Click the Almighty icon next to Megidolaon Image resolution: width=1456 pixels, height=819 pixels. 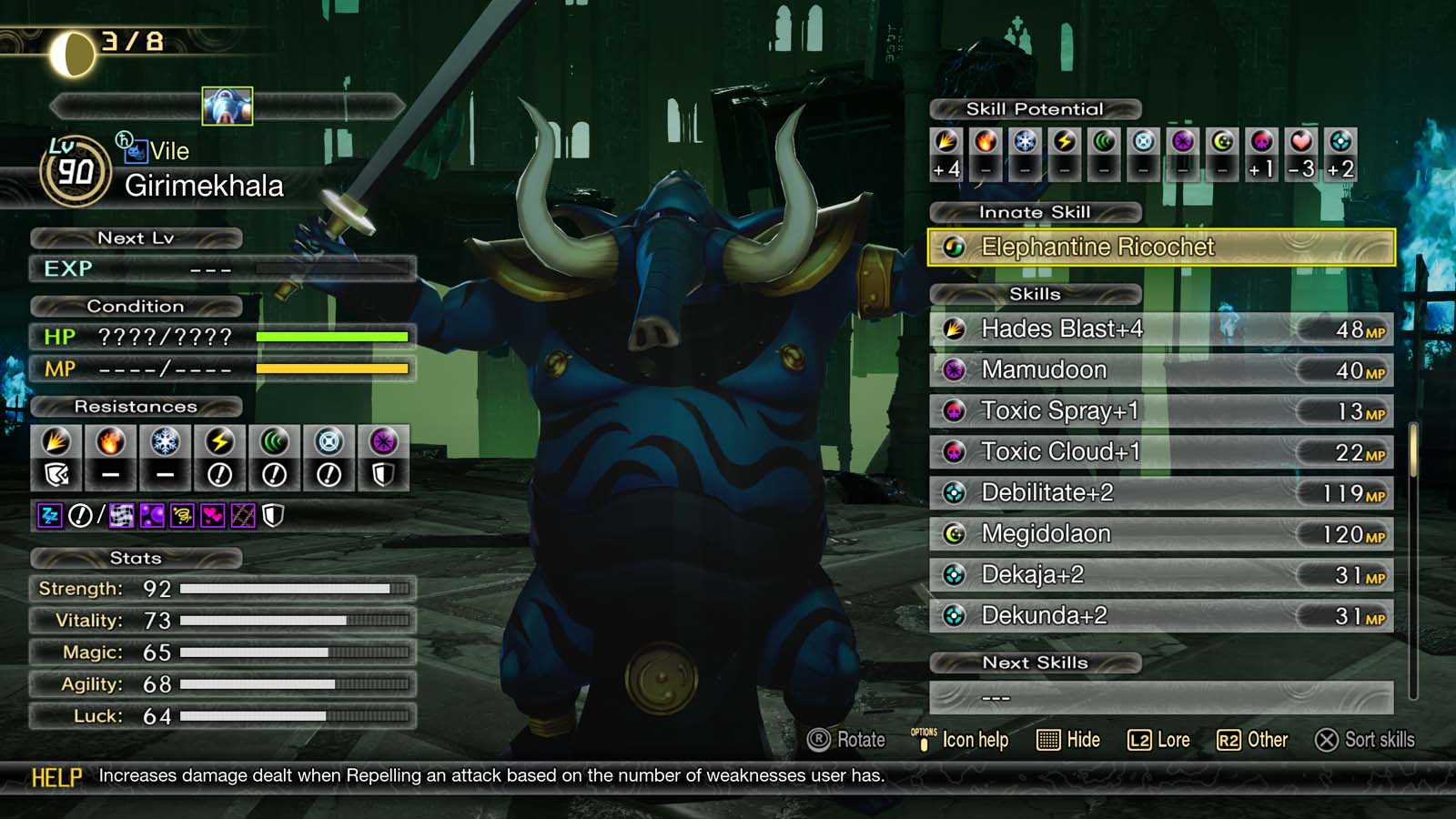[954, 534]
